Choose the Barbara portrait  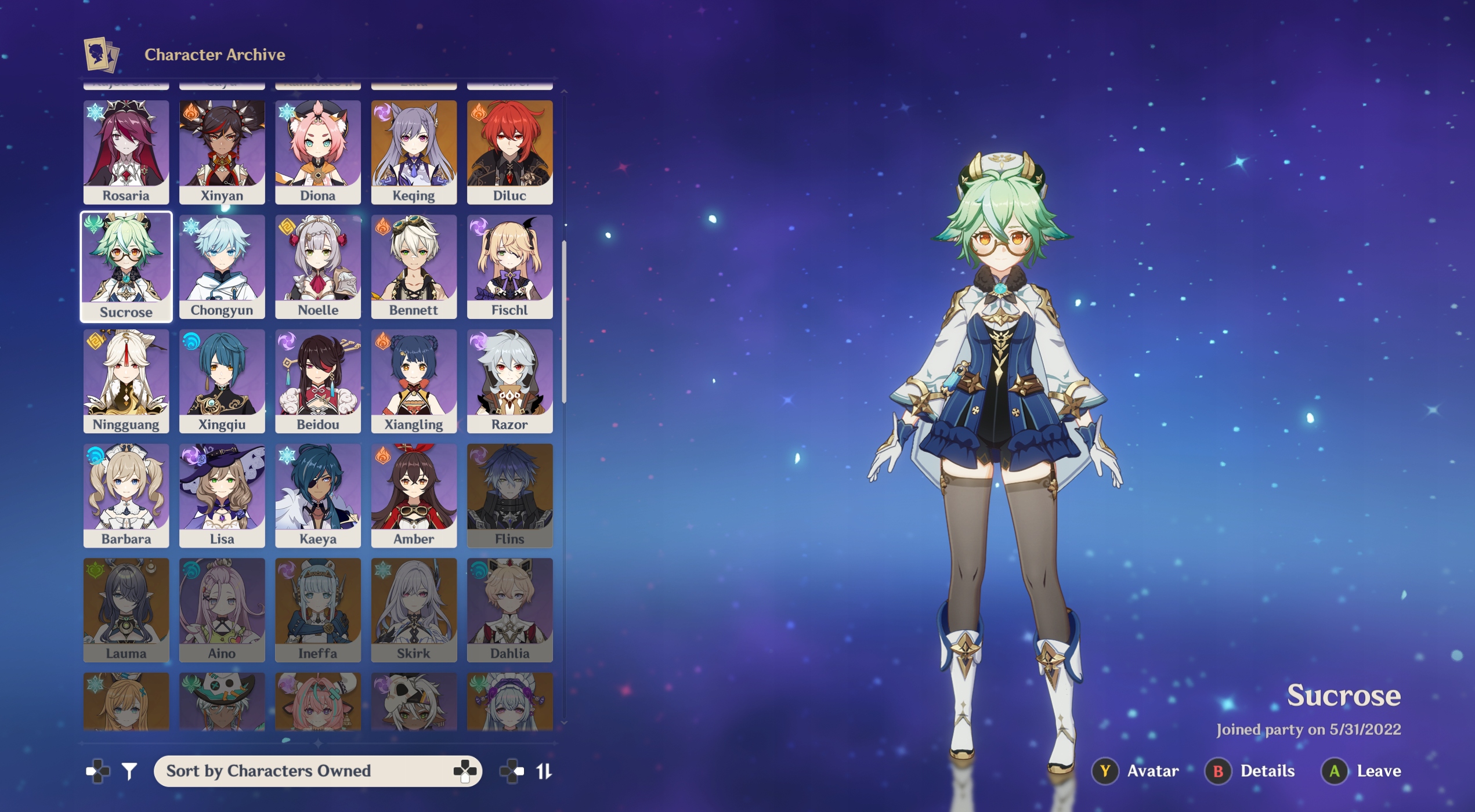pyautogui.click(x=126, y=495)
